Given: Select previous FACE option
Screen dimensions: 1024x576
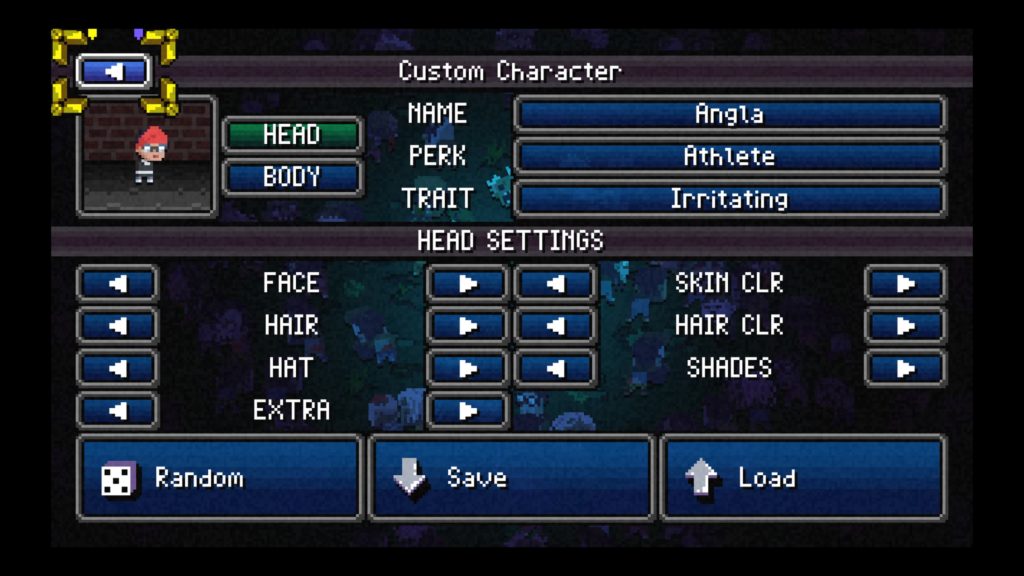Looking at the screenshot, I should (x=117, y=284).
